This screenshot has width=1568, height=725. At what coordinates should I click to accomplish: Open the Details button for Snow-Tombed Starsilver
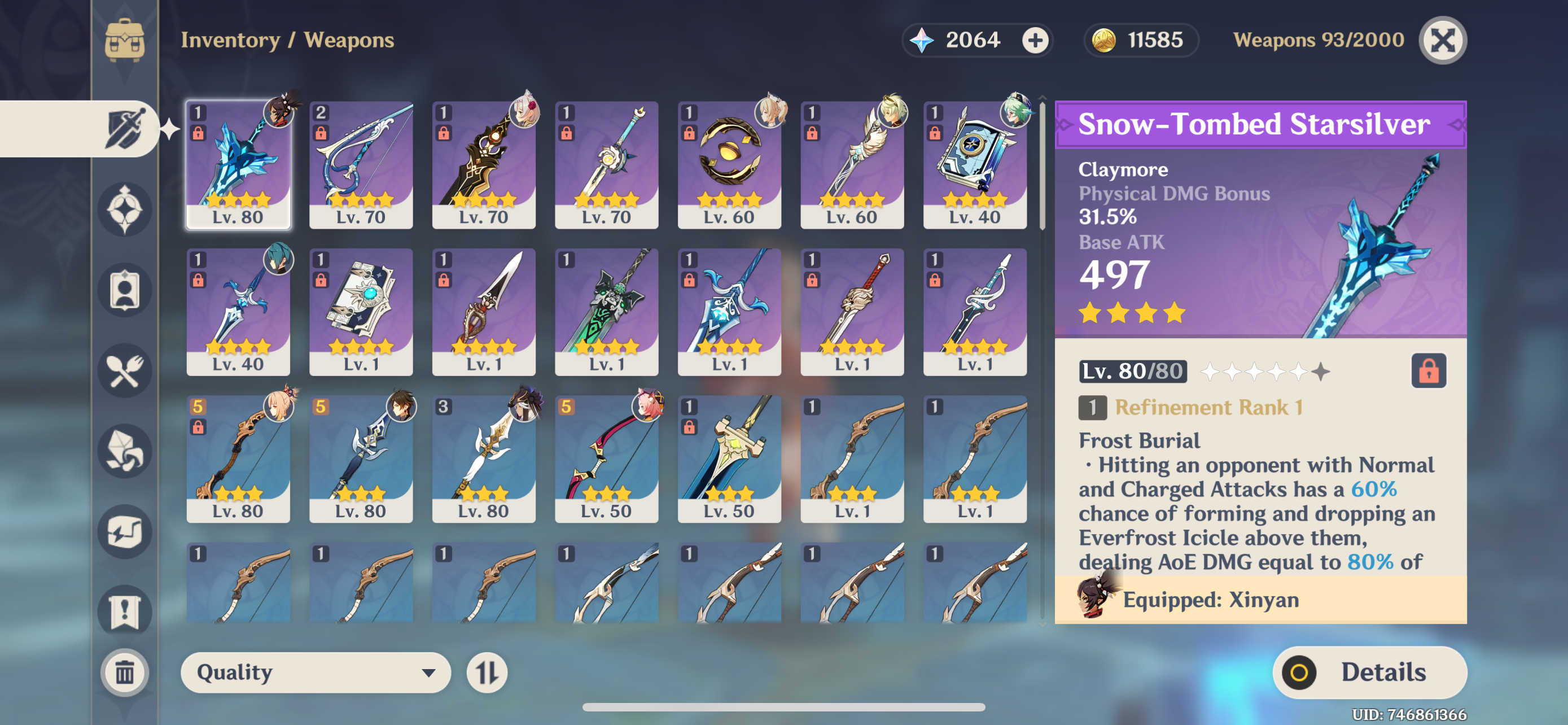pos(1369,672)
